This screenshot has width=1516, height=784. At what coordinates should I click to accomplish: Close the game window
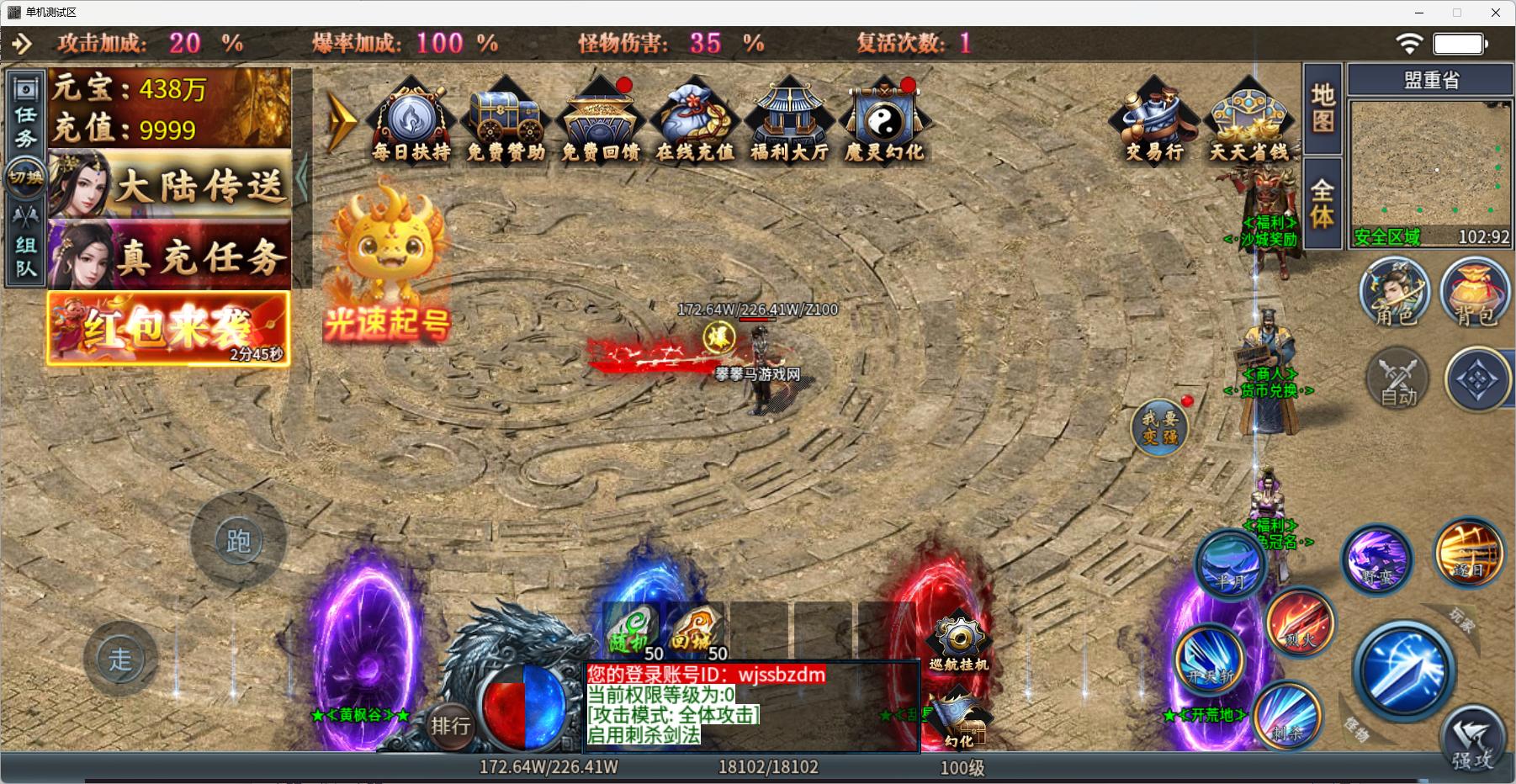pos(1496,13)
